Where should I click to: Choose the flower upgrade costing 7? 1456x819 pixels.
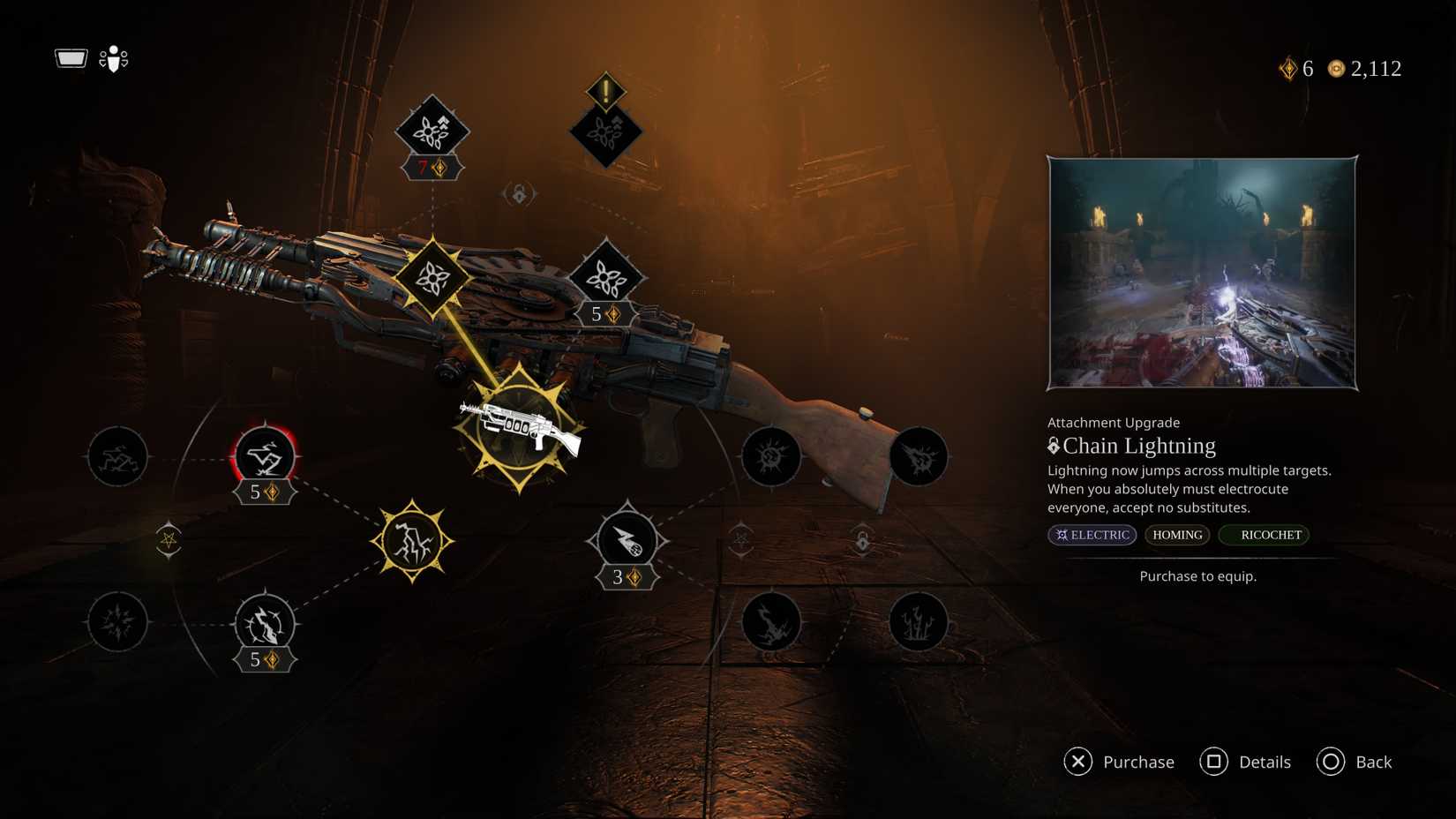[432, 131]
